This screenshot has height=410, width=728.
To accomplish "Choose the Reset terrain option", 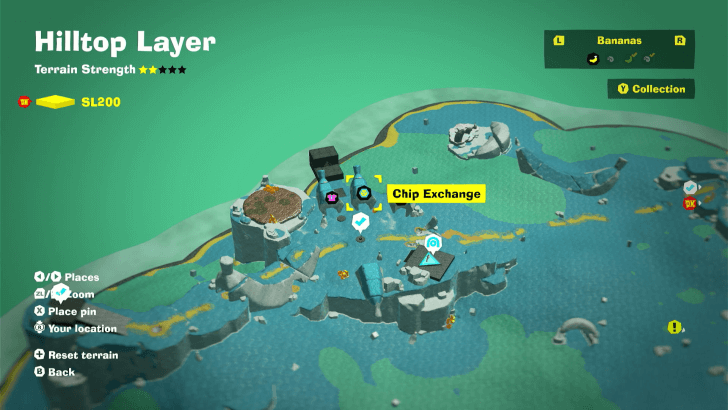I will click(76, 355).
